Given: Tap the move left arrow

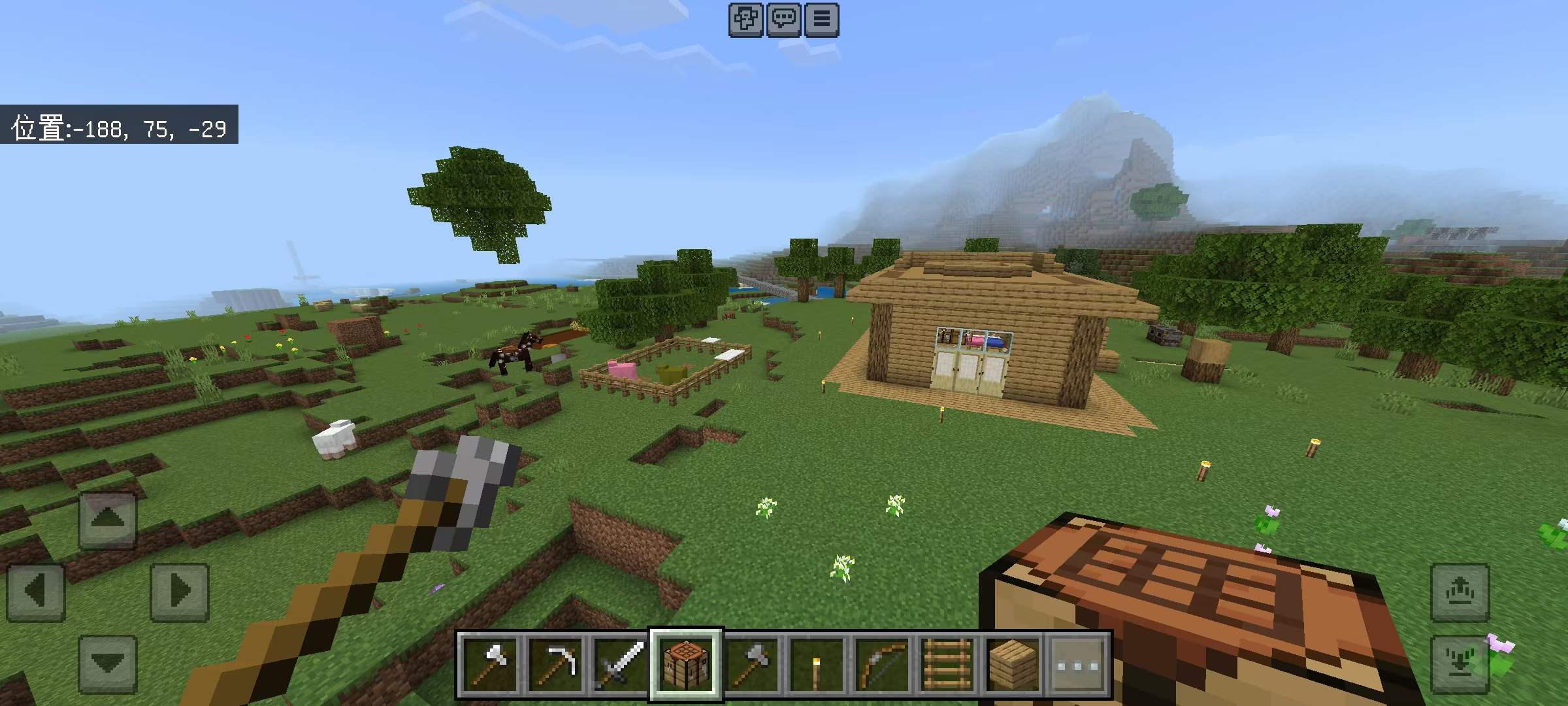Looking at the screenshot, I should [x=36, y=592].
